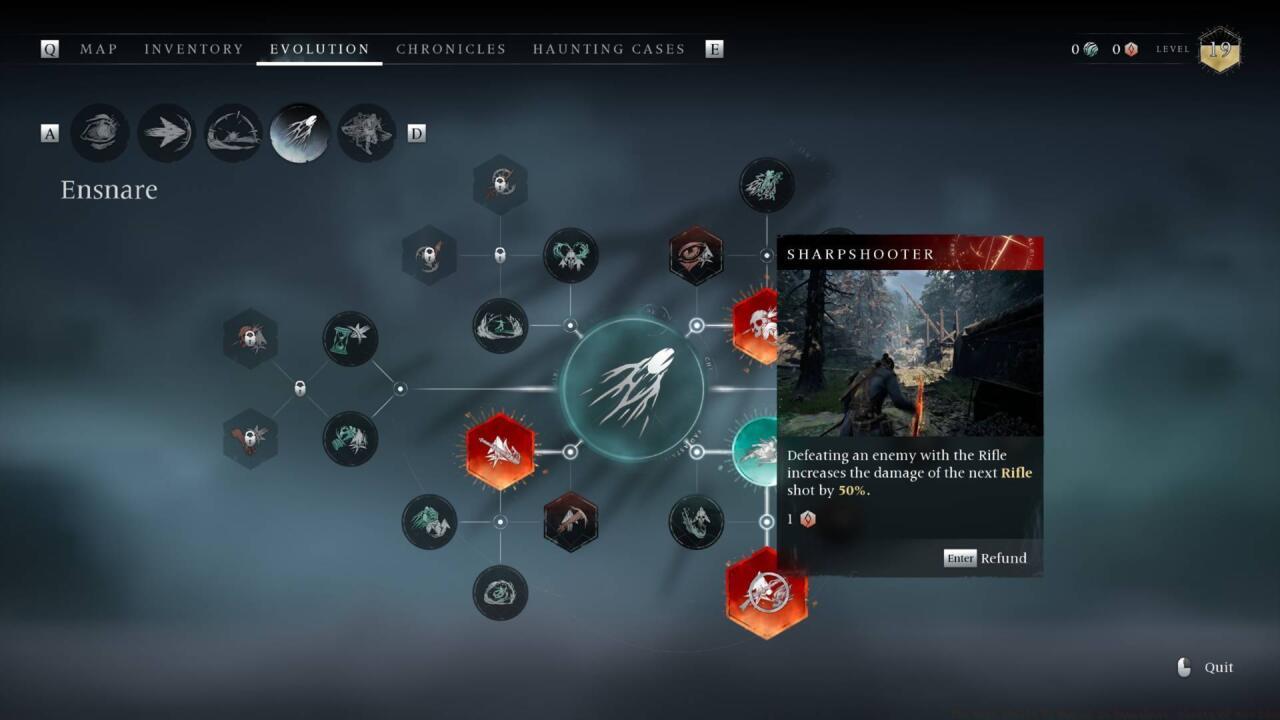Open the Map tab
1280x720 pixels.
[x=98, y=49]
